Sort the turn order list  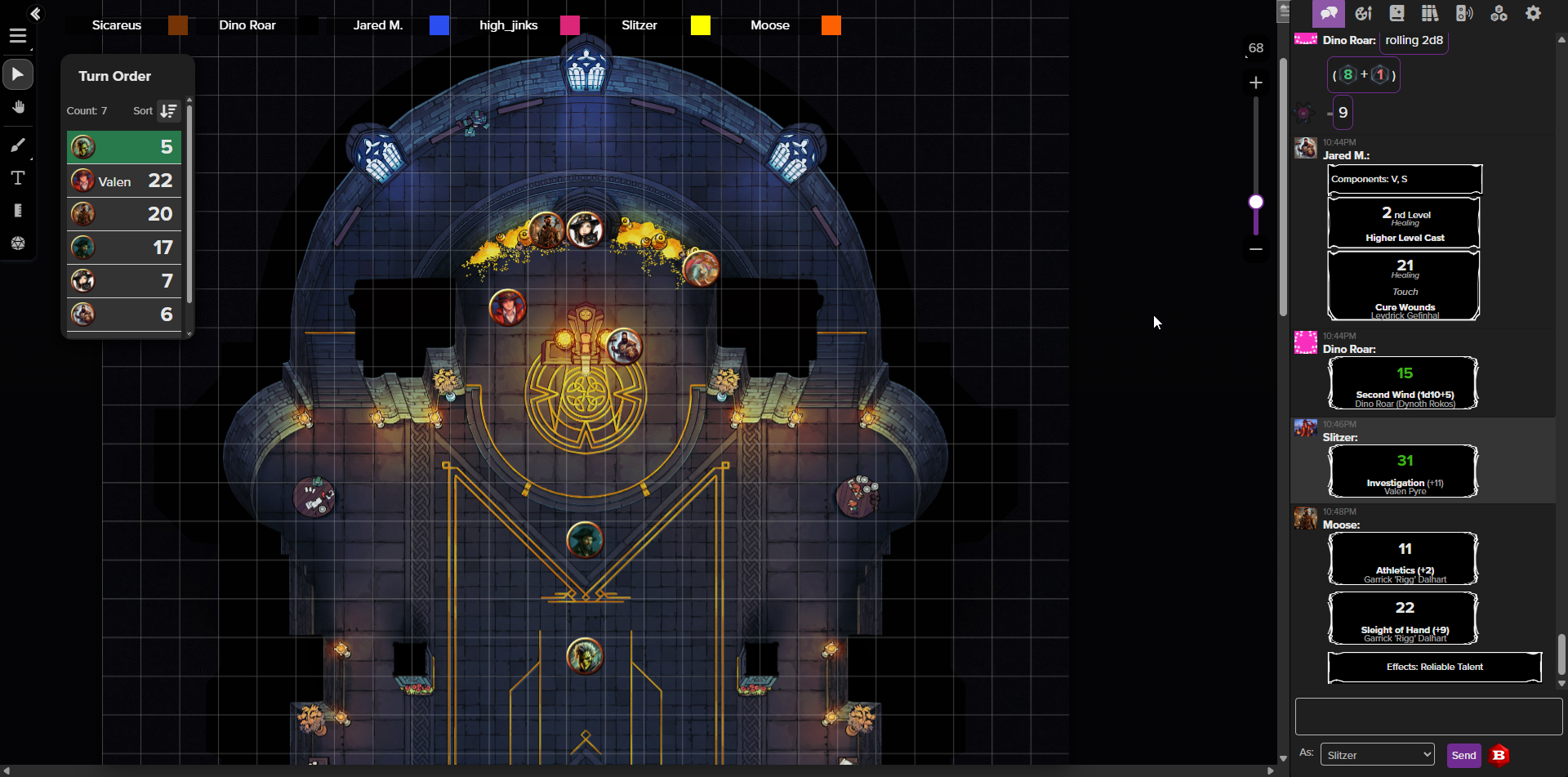(x=168, y=111)
